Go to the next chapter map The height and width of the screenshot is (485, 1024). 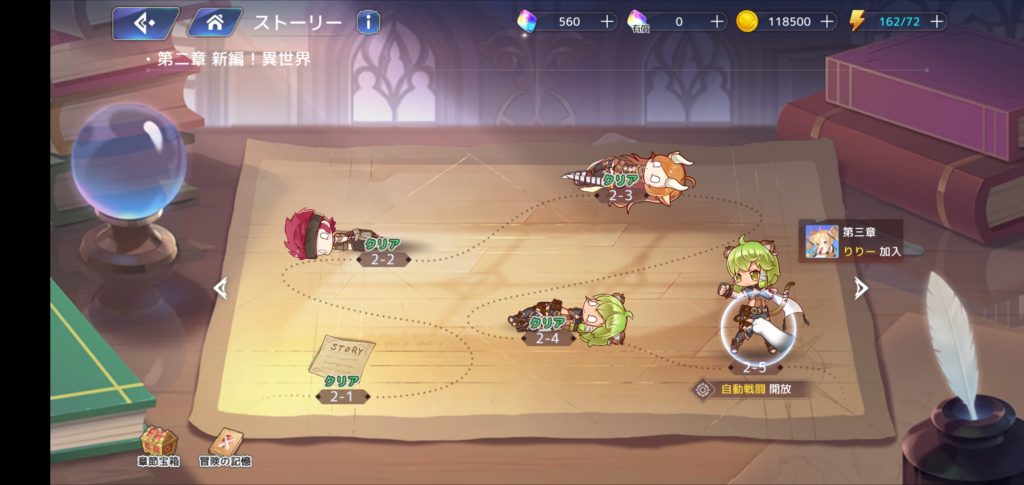pos(860,288)
